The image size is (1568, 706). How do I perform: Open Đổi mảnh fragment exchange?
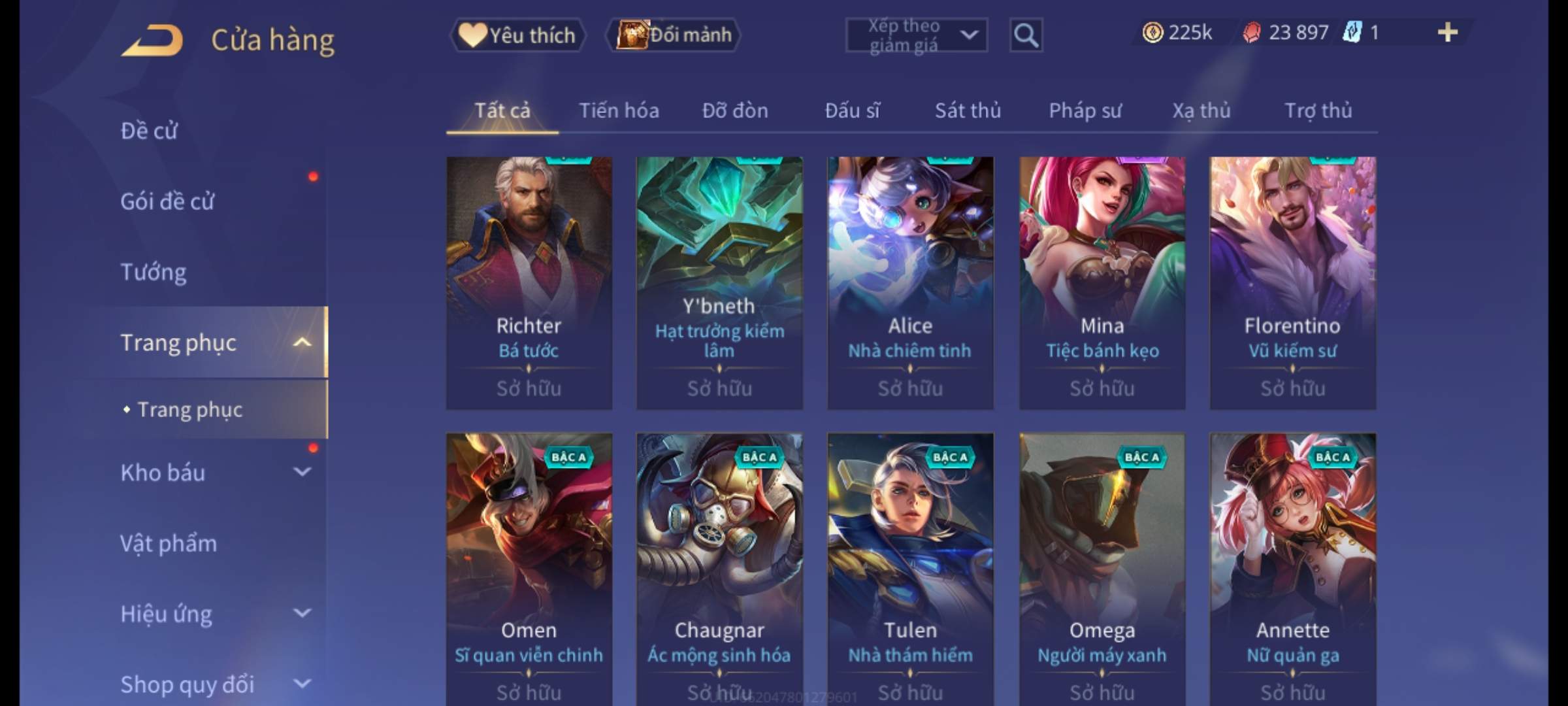674,35
